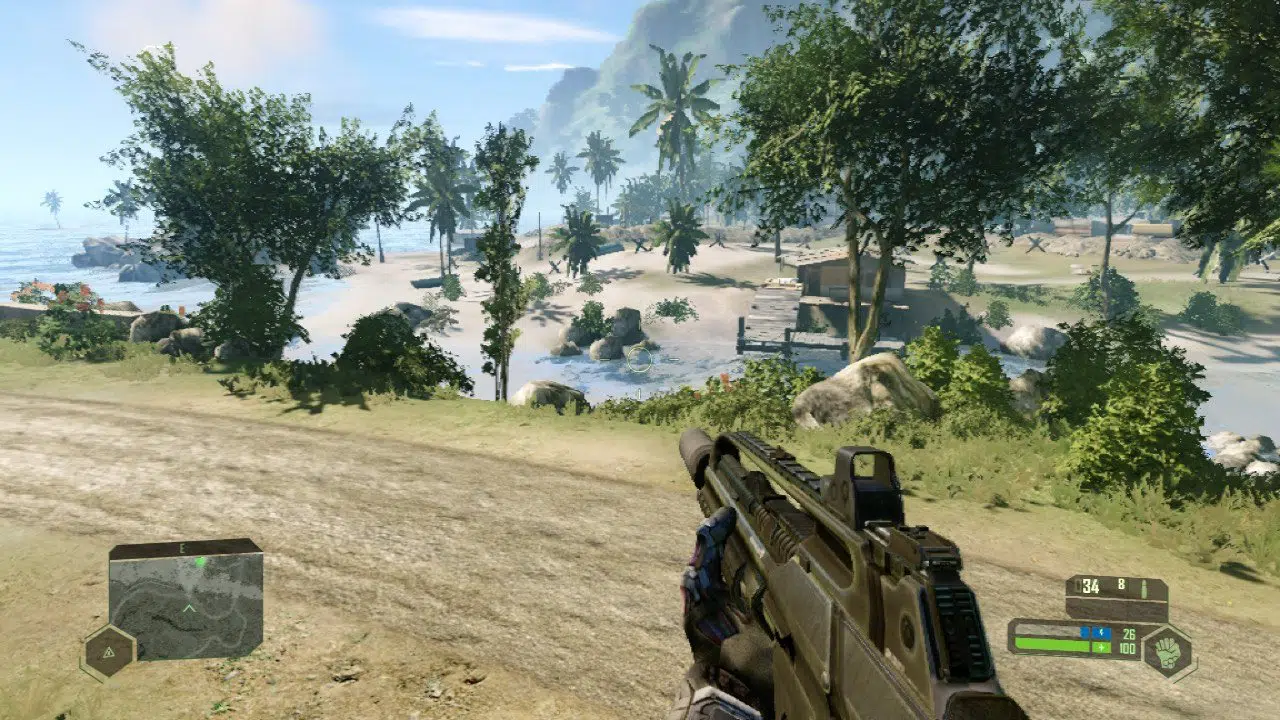Click the bullet icon in the ammo panel

pos(1145,588)
